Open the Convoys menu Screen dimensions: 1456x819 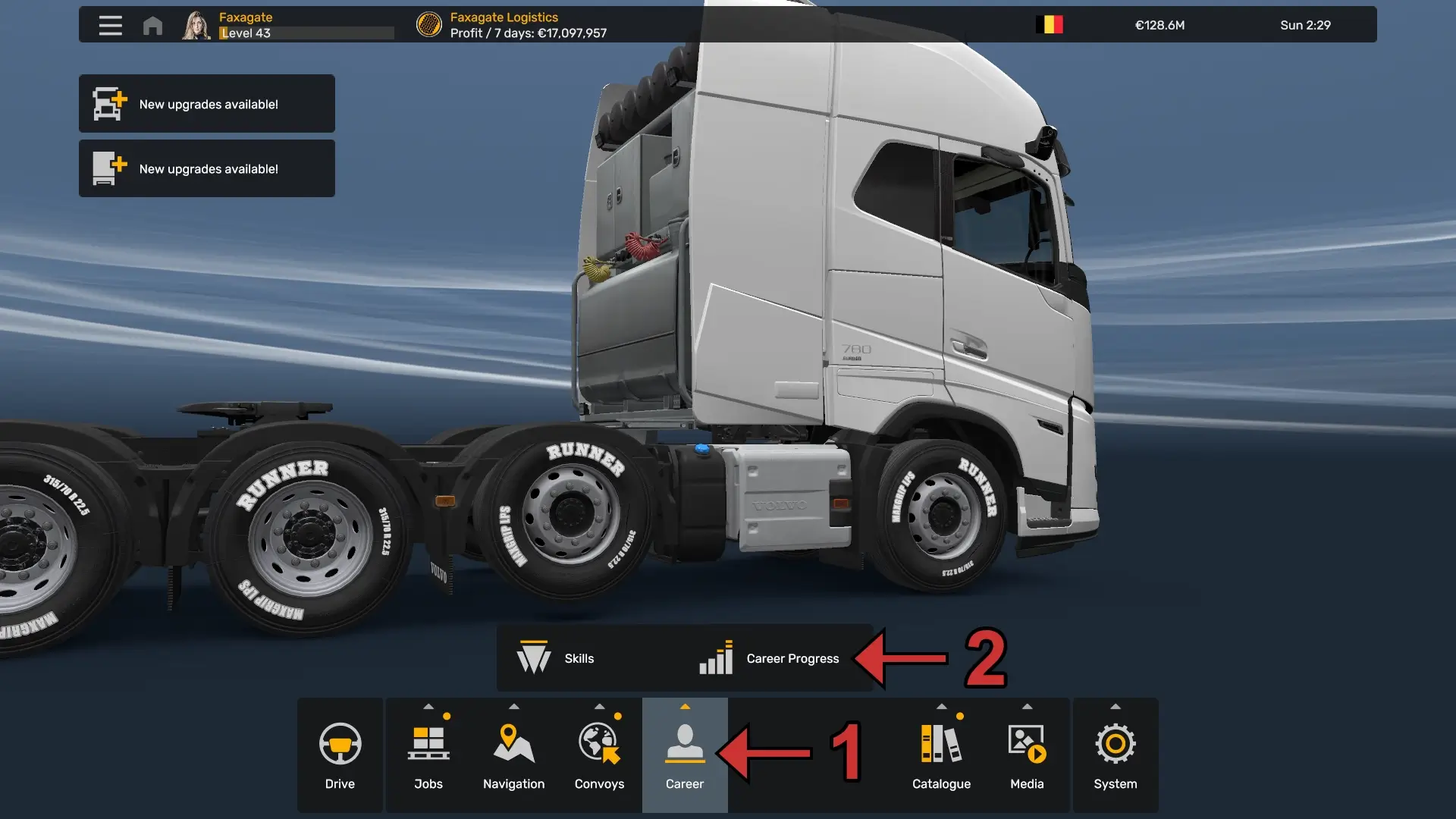click(x=599, y=755)
